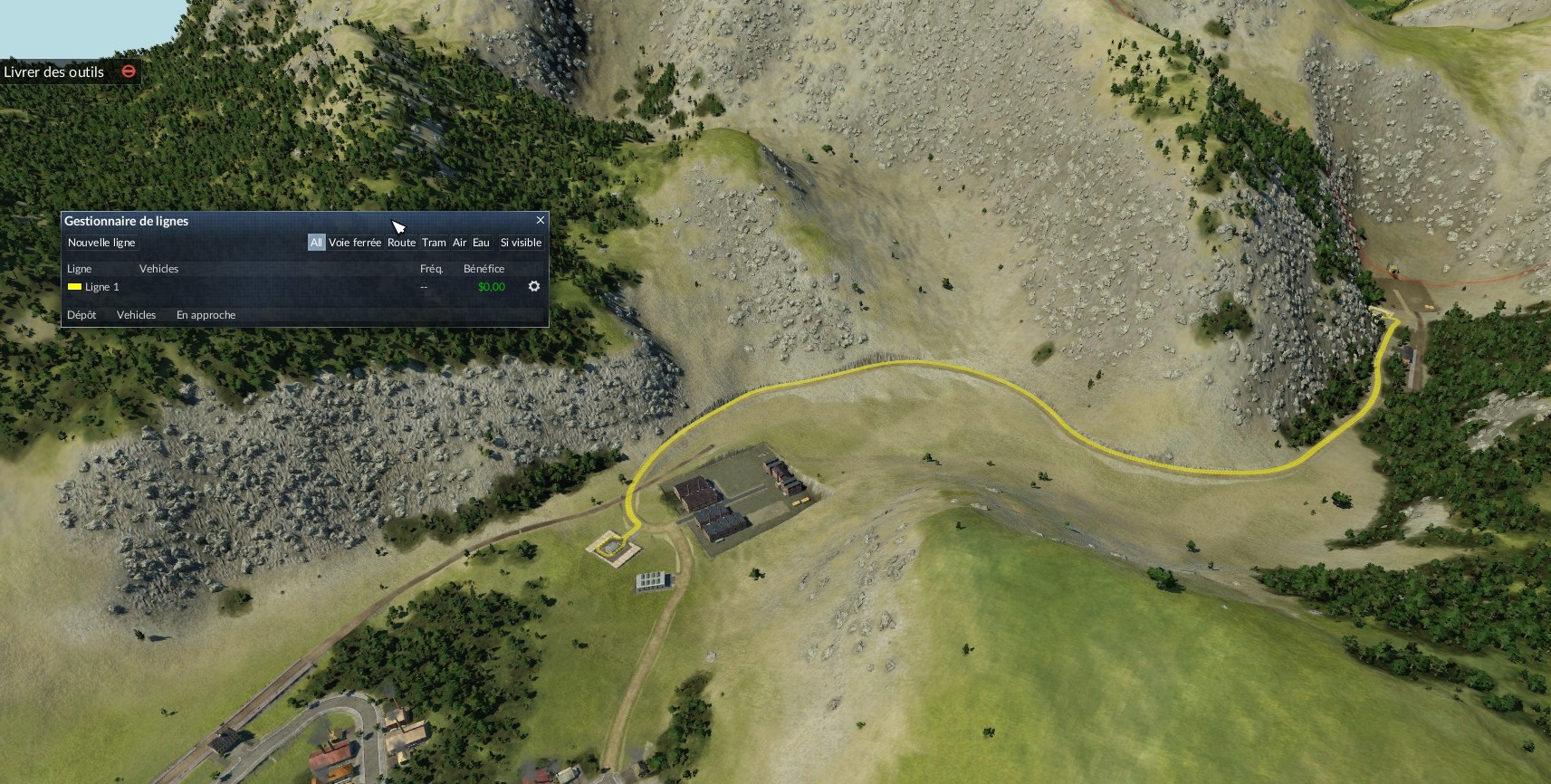Click the red icon beside Livrer des outils
This screenshot has width=1551, height=784.
(x=129, y=71)
